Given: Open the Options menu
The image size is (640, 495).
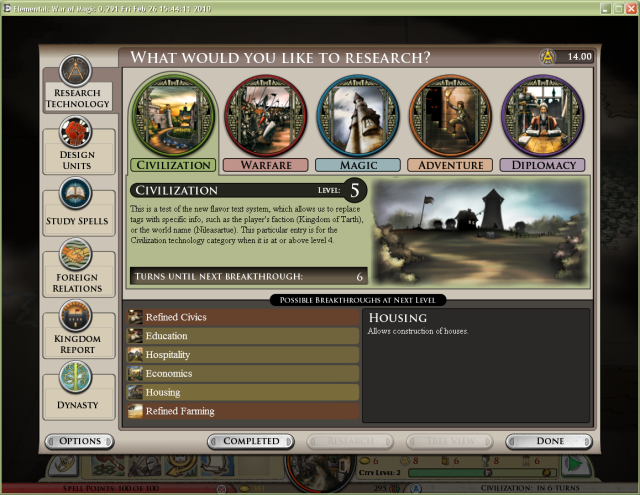Looking at the screenshot, I should point(80,441).
